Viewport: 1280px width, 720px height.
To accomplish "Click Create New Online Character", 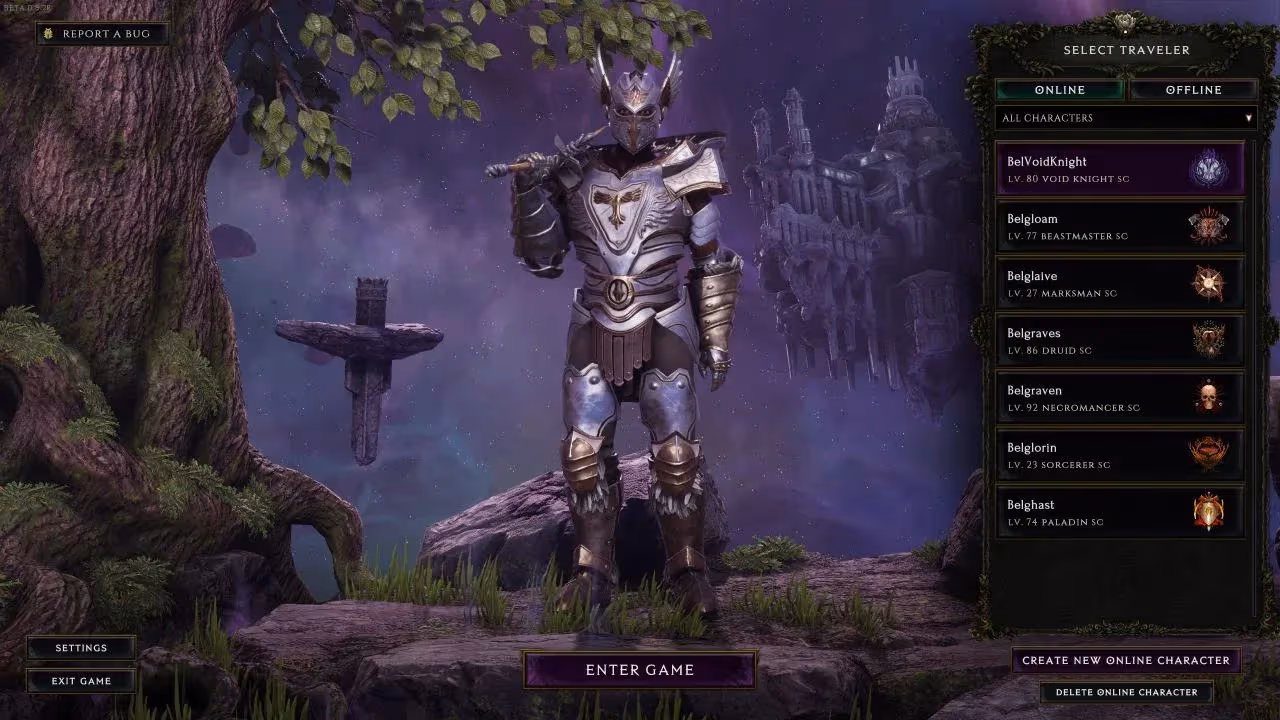I will click(1125, 660).
